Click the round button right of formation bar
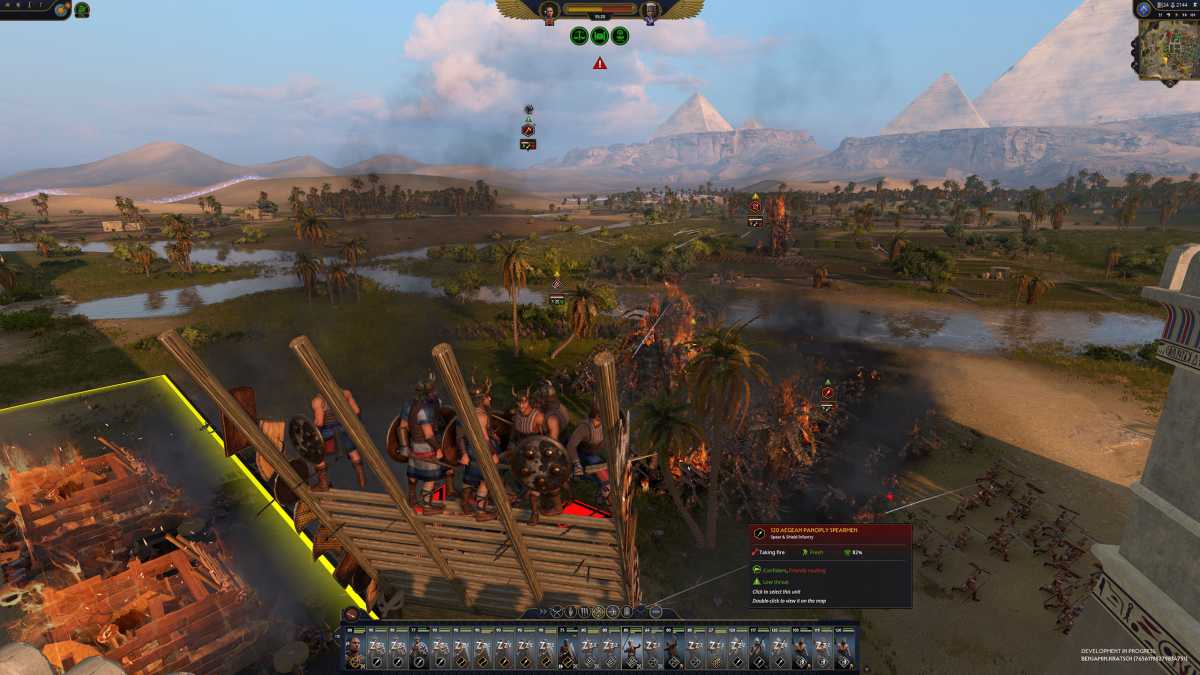 655,611
